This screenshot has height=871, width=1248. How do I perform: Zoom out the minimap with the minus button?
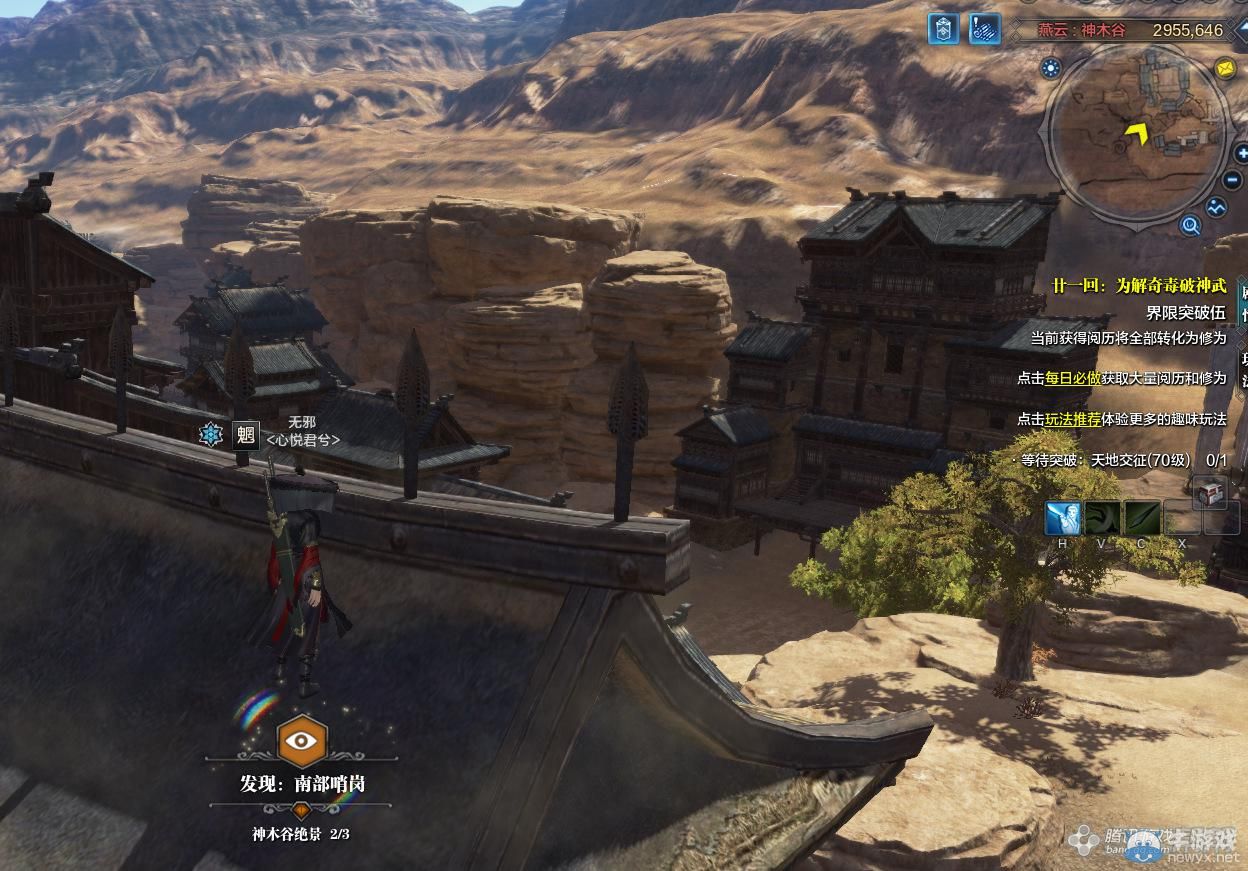1231,181
